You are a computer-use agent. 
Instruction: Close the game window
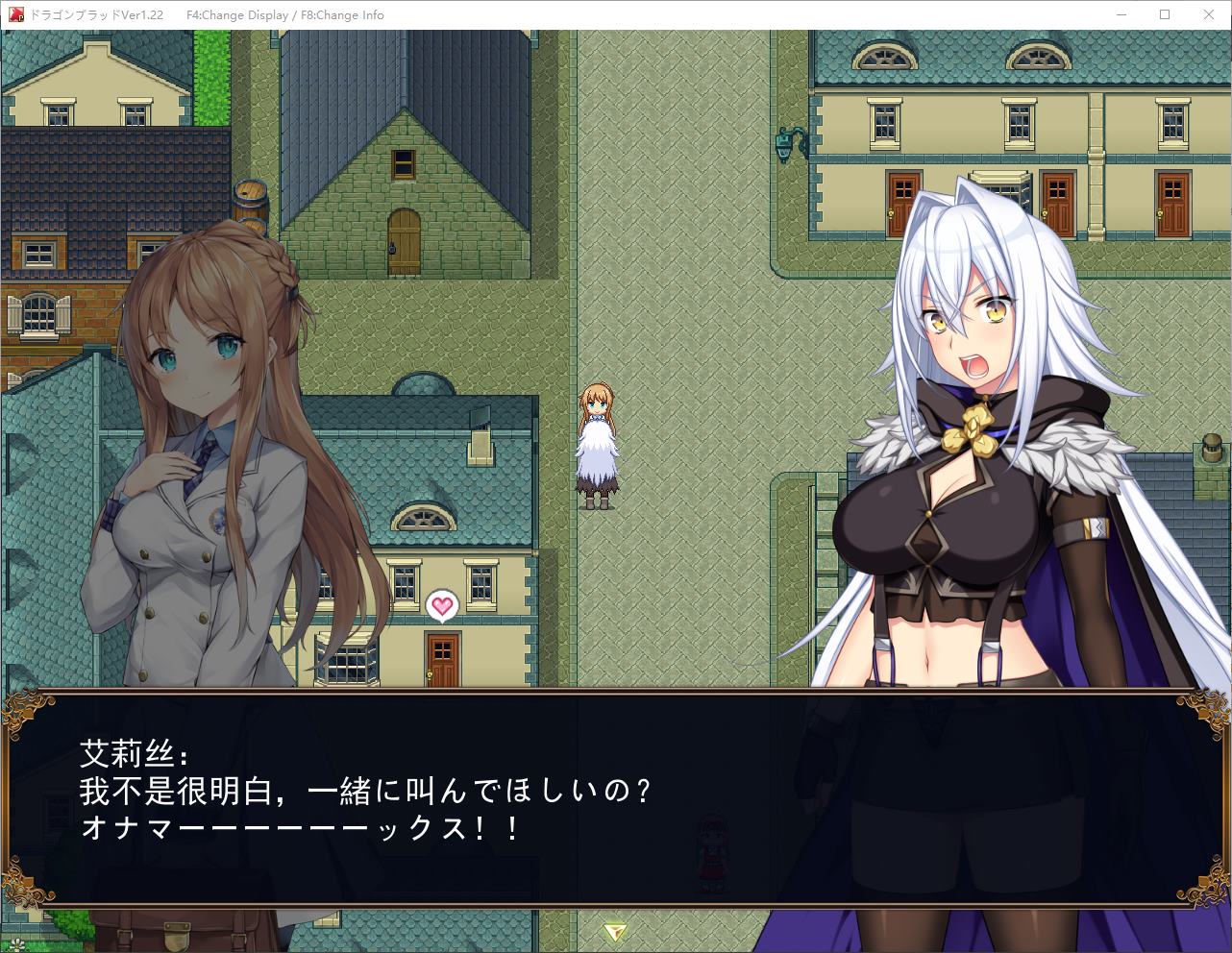click(x=1209, y=14)
